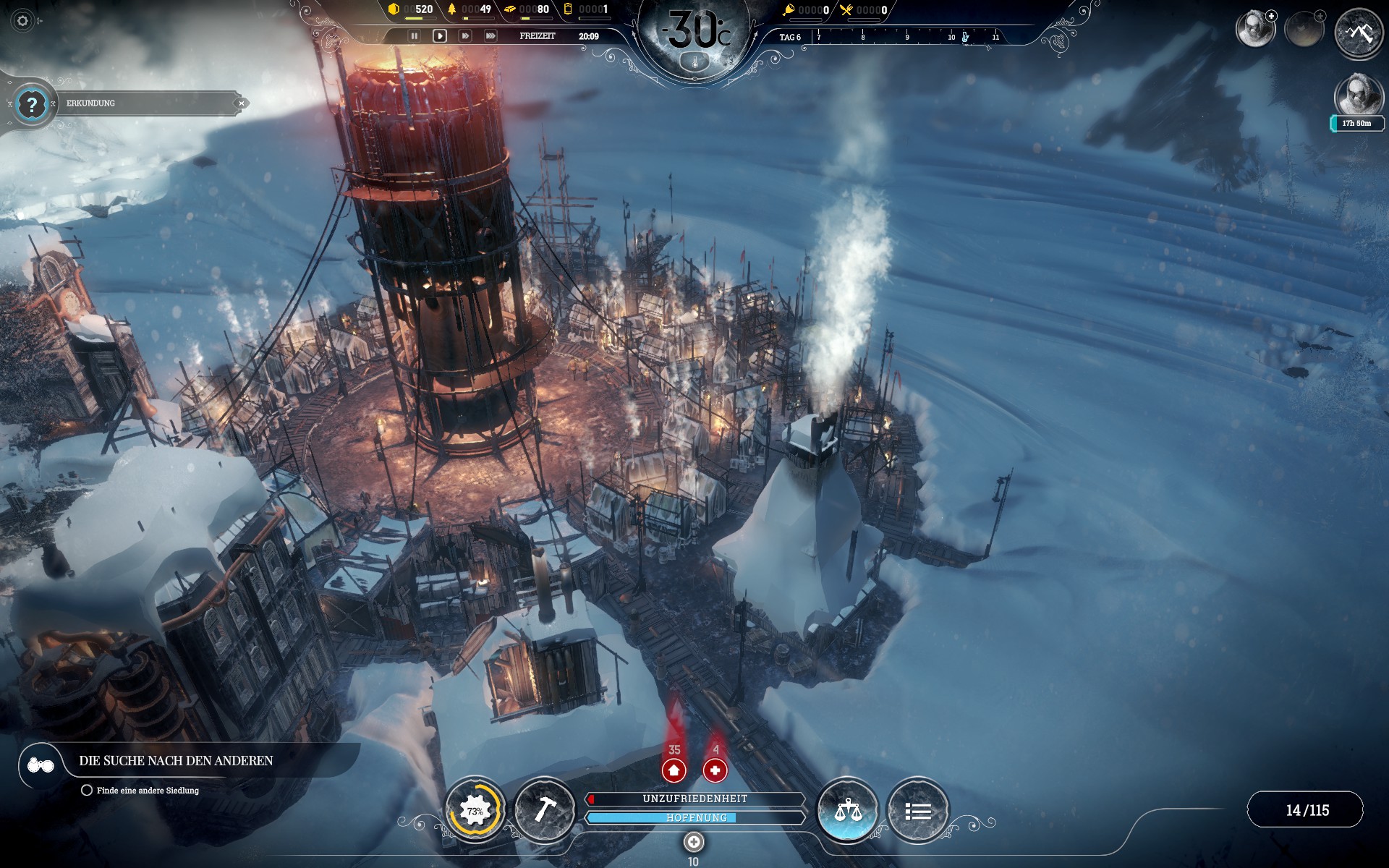Select the scout portrait with 17h 50m timer
Image resolution: width=1389 pixels, height=868 pixels.
pyautogui.click(x=1357, y=96)
